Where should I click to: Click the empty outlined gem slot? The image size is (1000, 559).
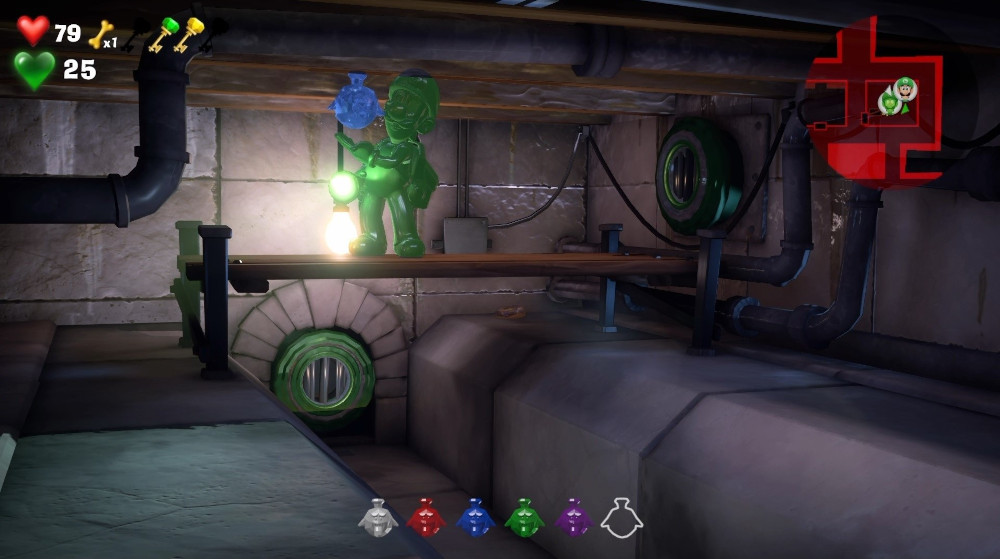click(x=621, y=519)
